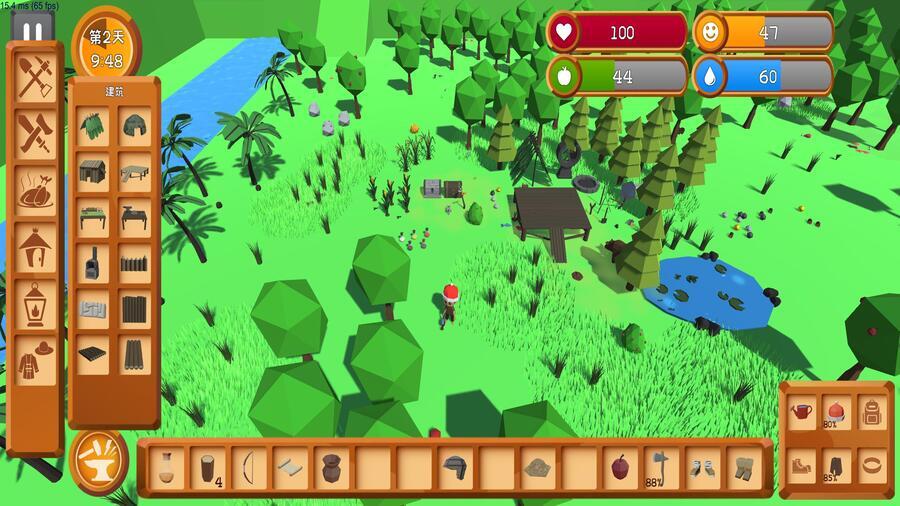
Task: Pause the game with the pause button
Action: click(x=32, y=31)
